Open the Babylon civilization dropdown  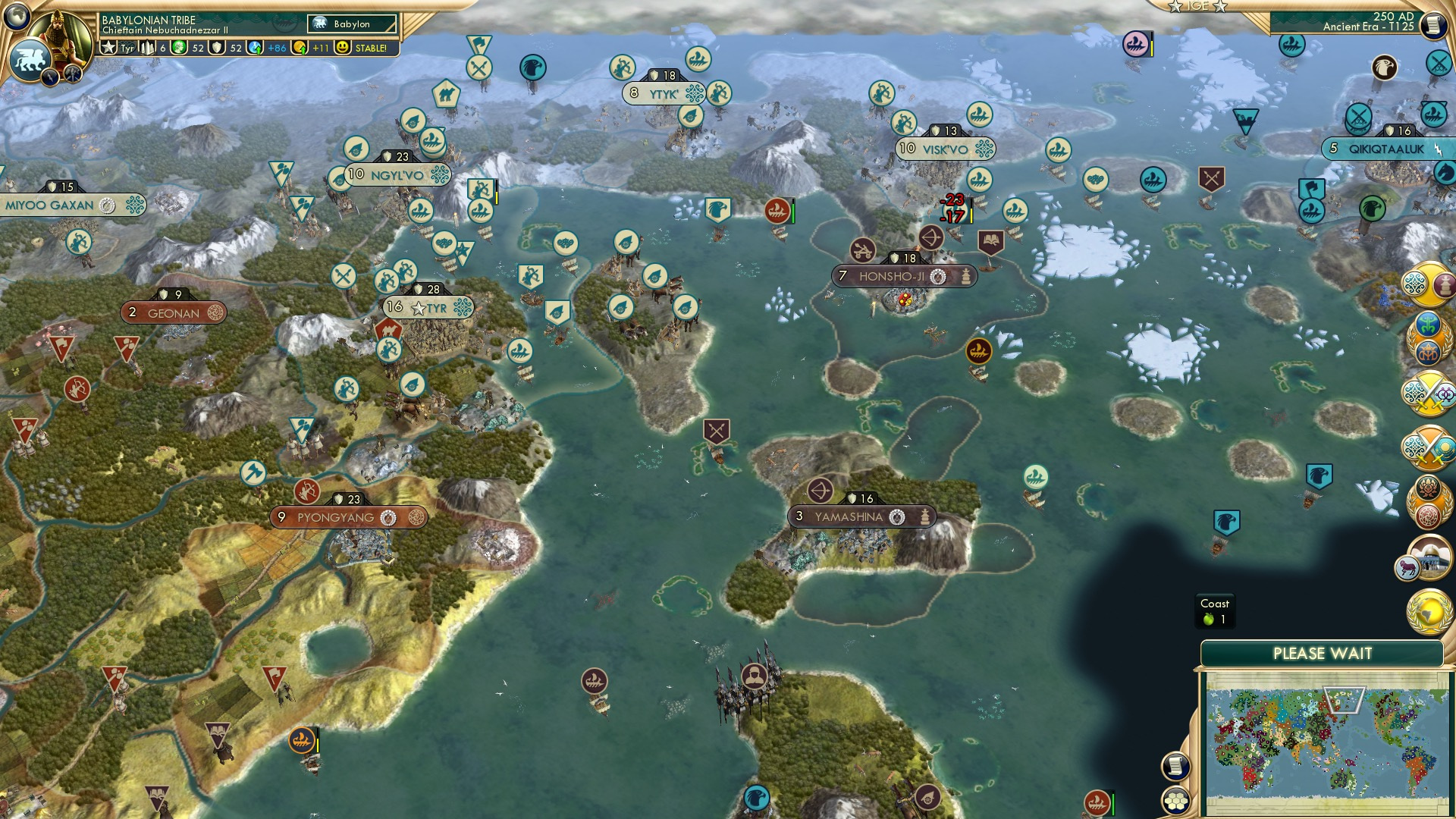pos(353,24)
